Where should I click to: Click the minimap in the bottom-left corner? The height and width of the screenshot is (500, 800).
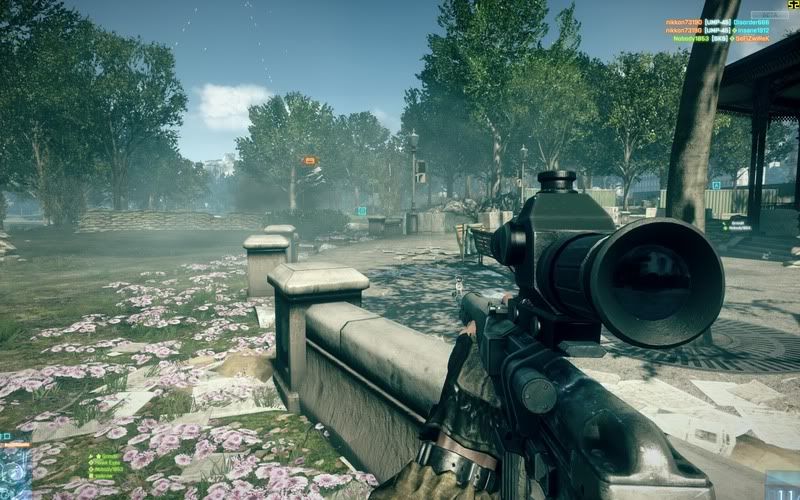[x=14, y=470]
